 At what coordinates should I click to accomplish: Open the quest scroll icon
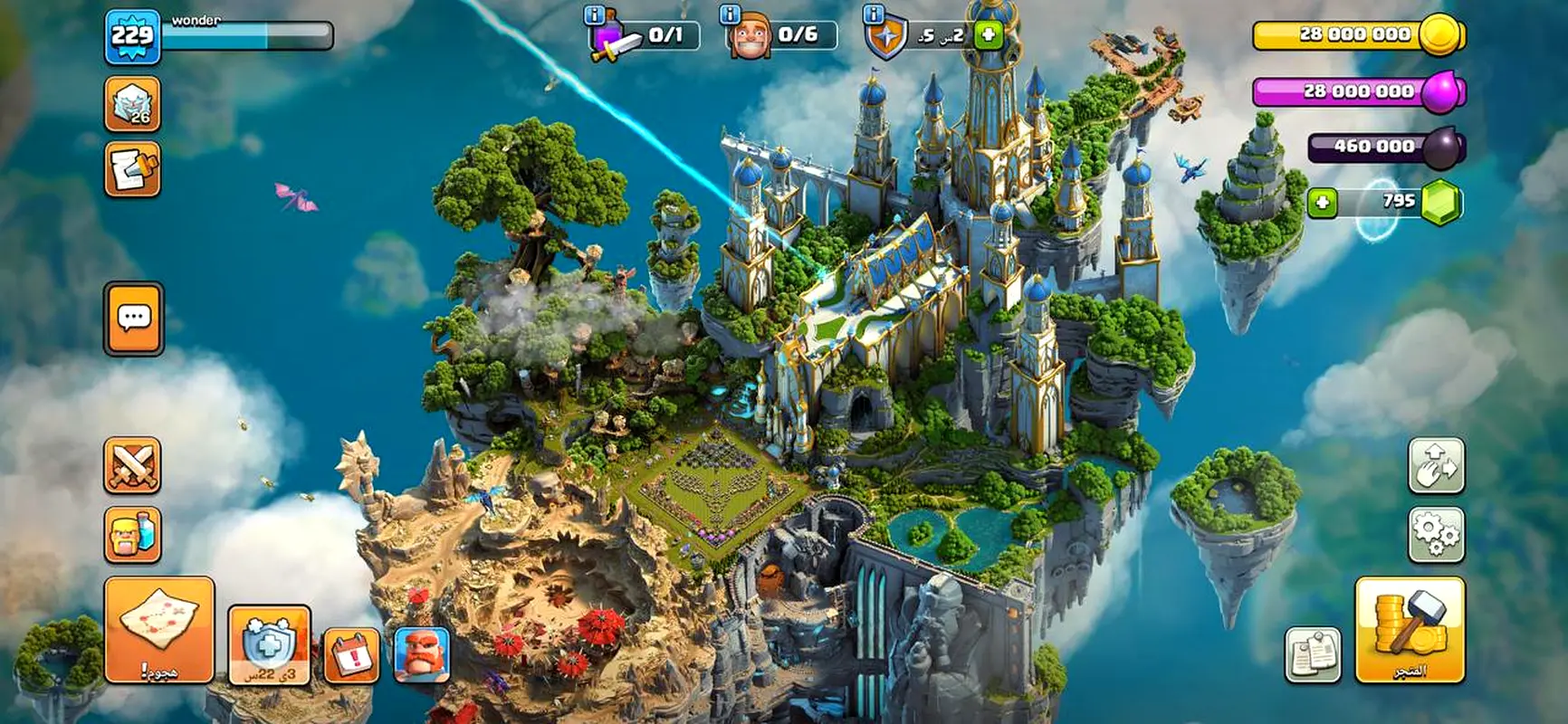[x=132, y=168]
